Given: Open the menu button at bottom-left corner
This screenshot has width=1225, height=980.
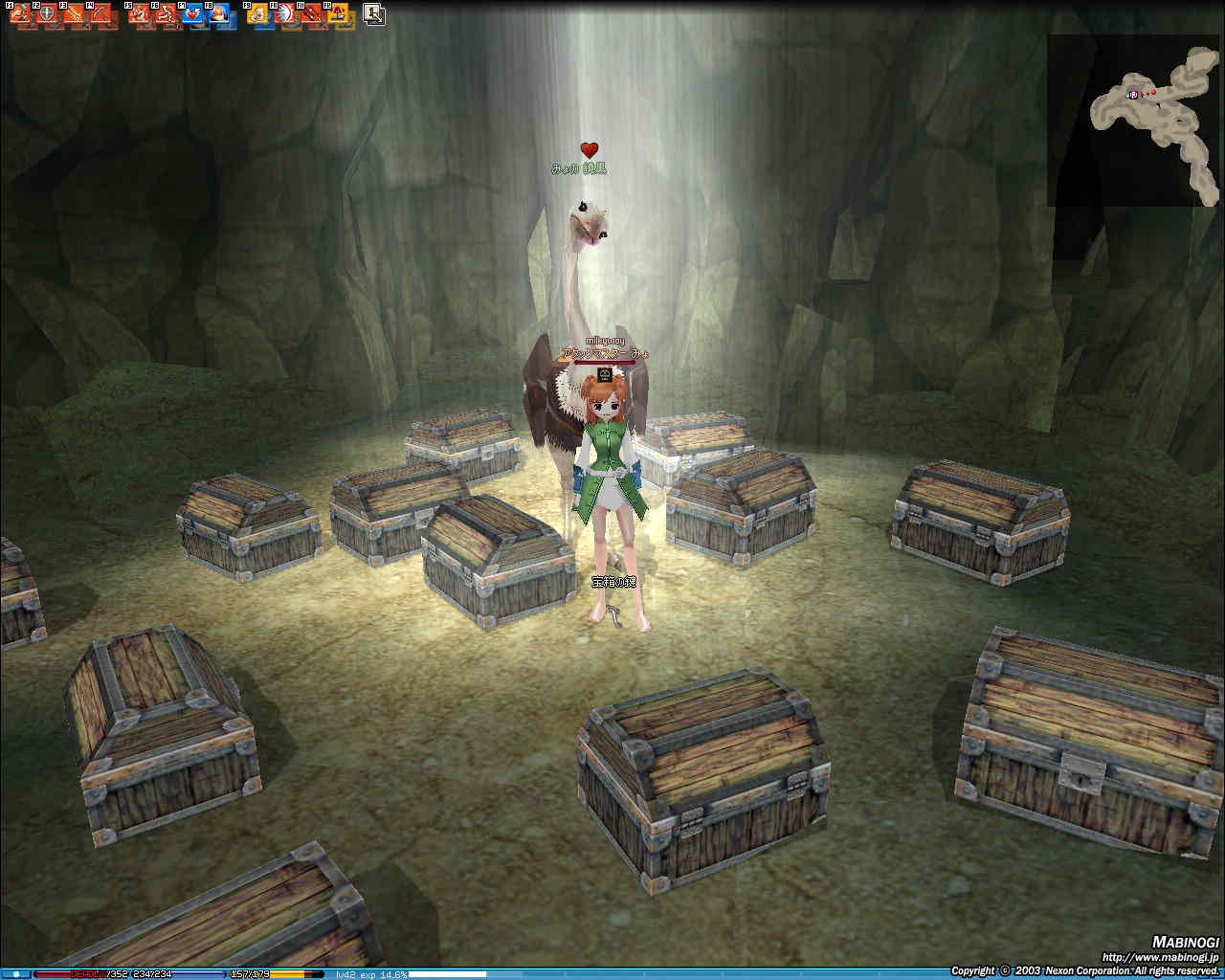Looking at the screenshot, I should (x=15, y=974).
